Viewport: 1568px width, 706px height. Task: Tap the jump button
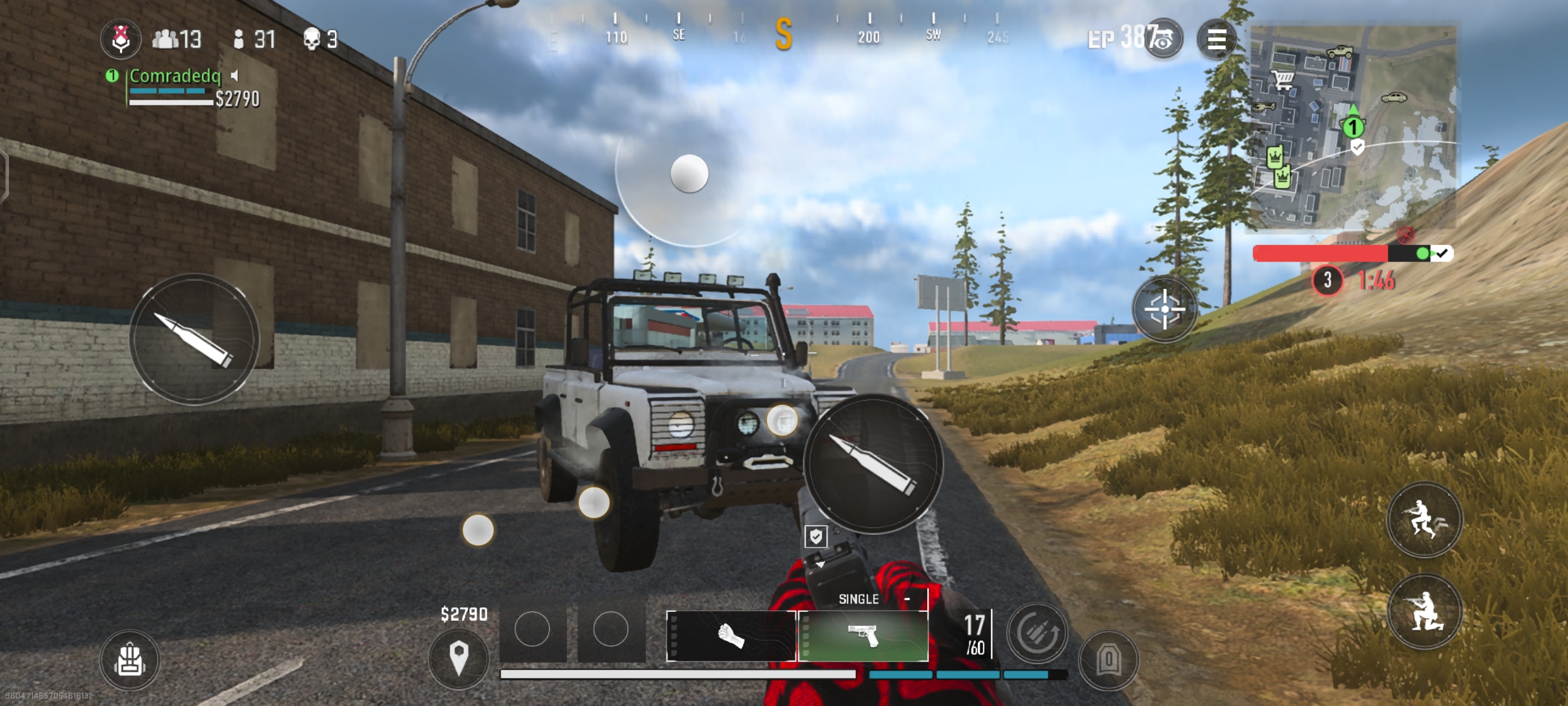pyautogui.click(x=1424, y=519)
